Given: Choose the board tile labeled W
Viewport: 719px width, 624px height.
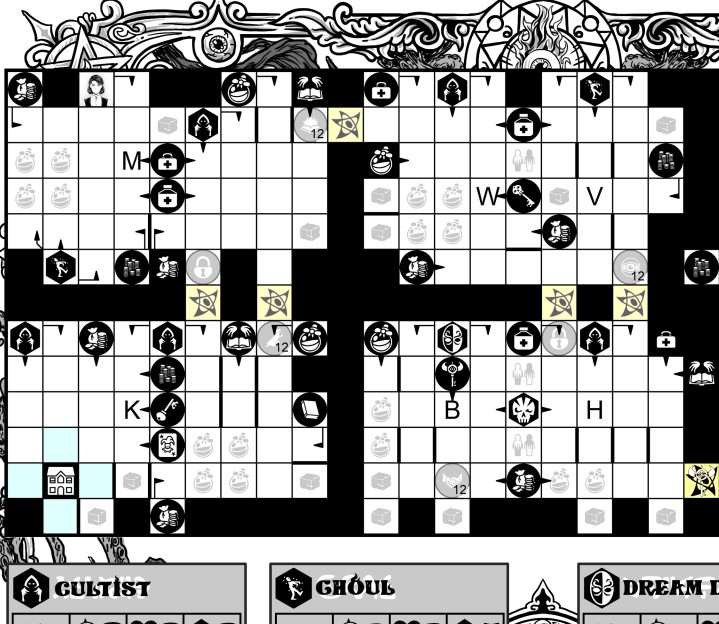Looking at the screenshot, I should [x=487, y=196].
